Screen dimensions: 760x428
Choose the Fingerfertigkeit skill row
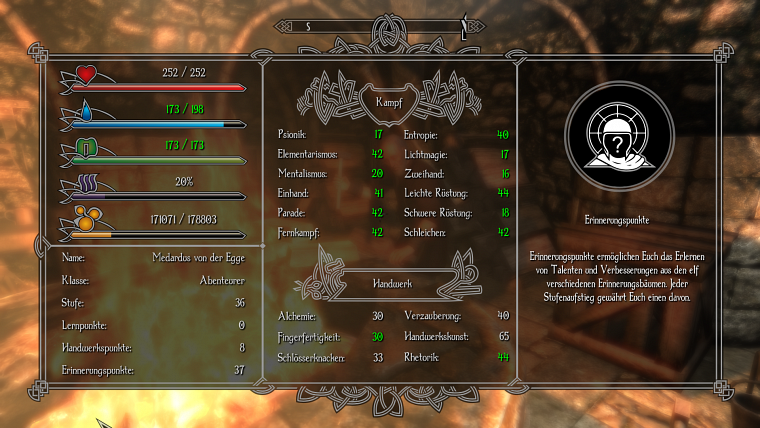point(330,336)
